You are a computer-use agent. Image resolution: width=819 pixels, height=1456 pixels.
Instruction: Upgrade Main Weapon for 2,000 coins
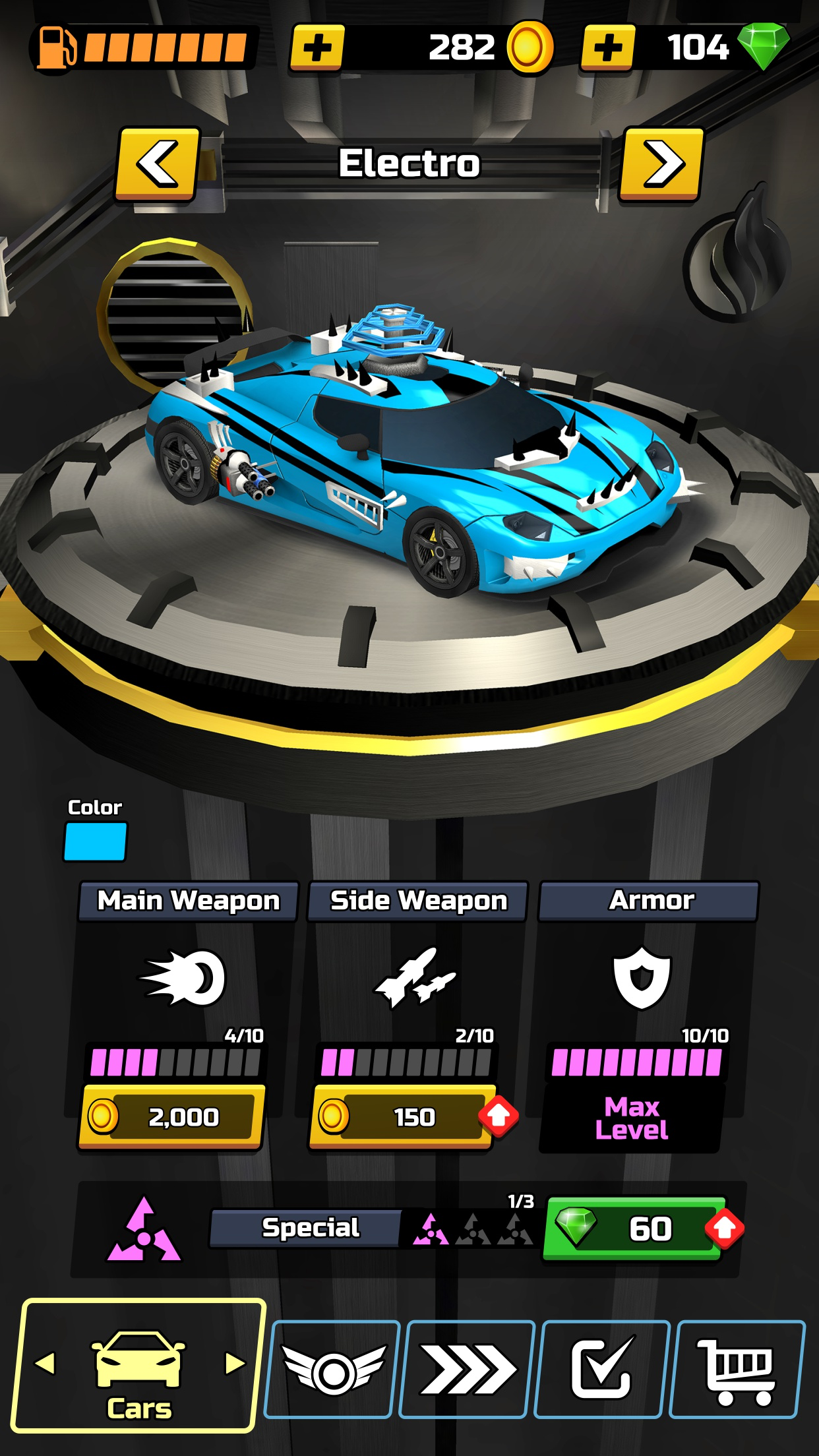(x=171, y=1116)
